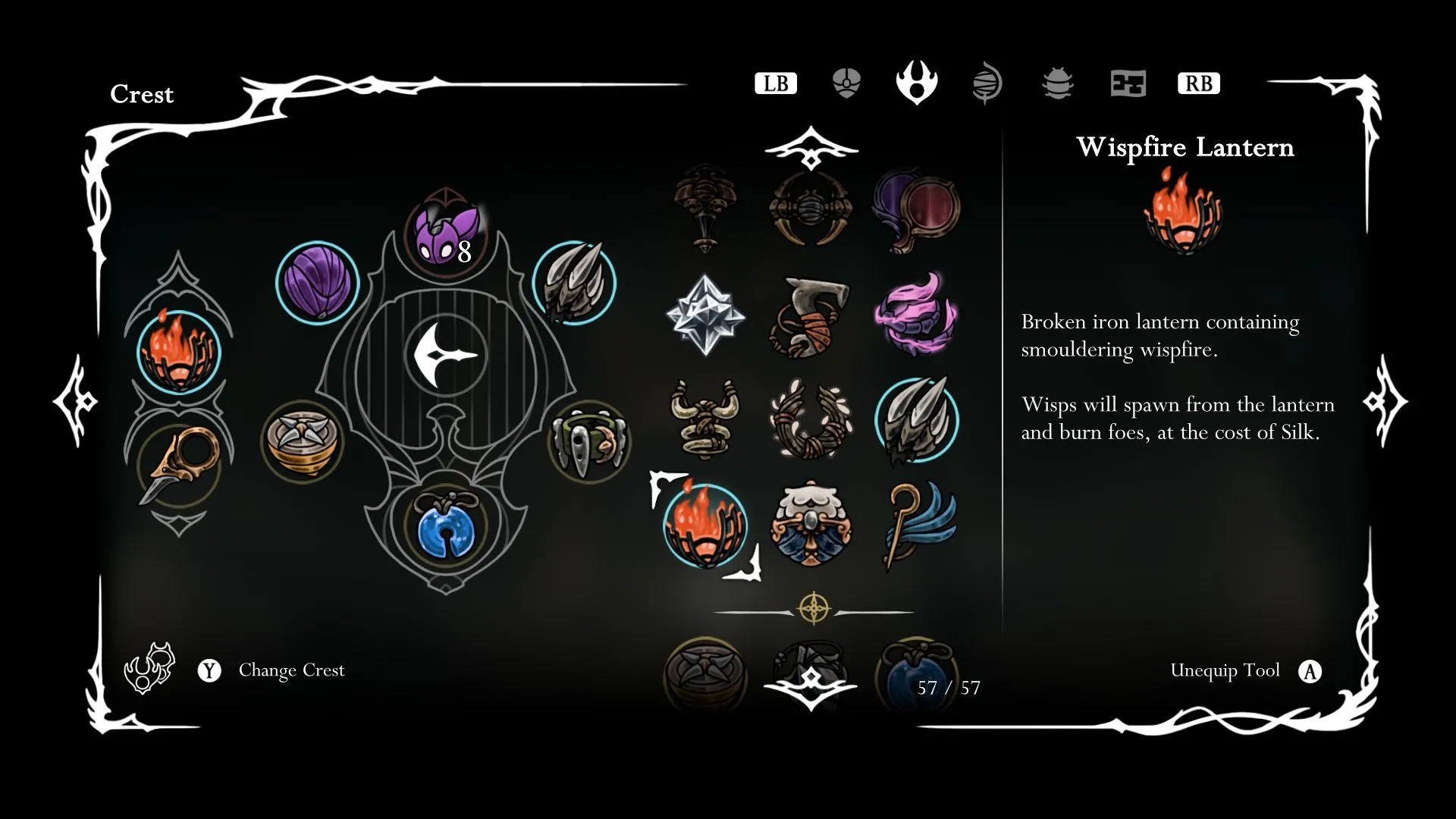The height and width of the screenshot is (819, 1456).
Task: Choose the white crest emblem in the center
Action: click(446, 355)
